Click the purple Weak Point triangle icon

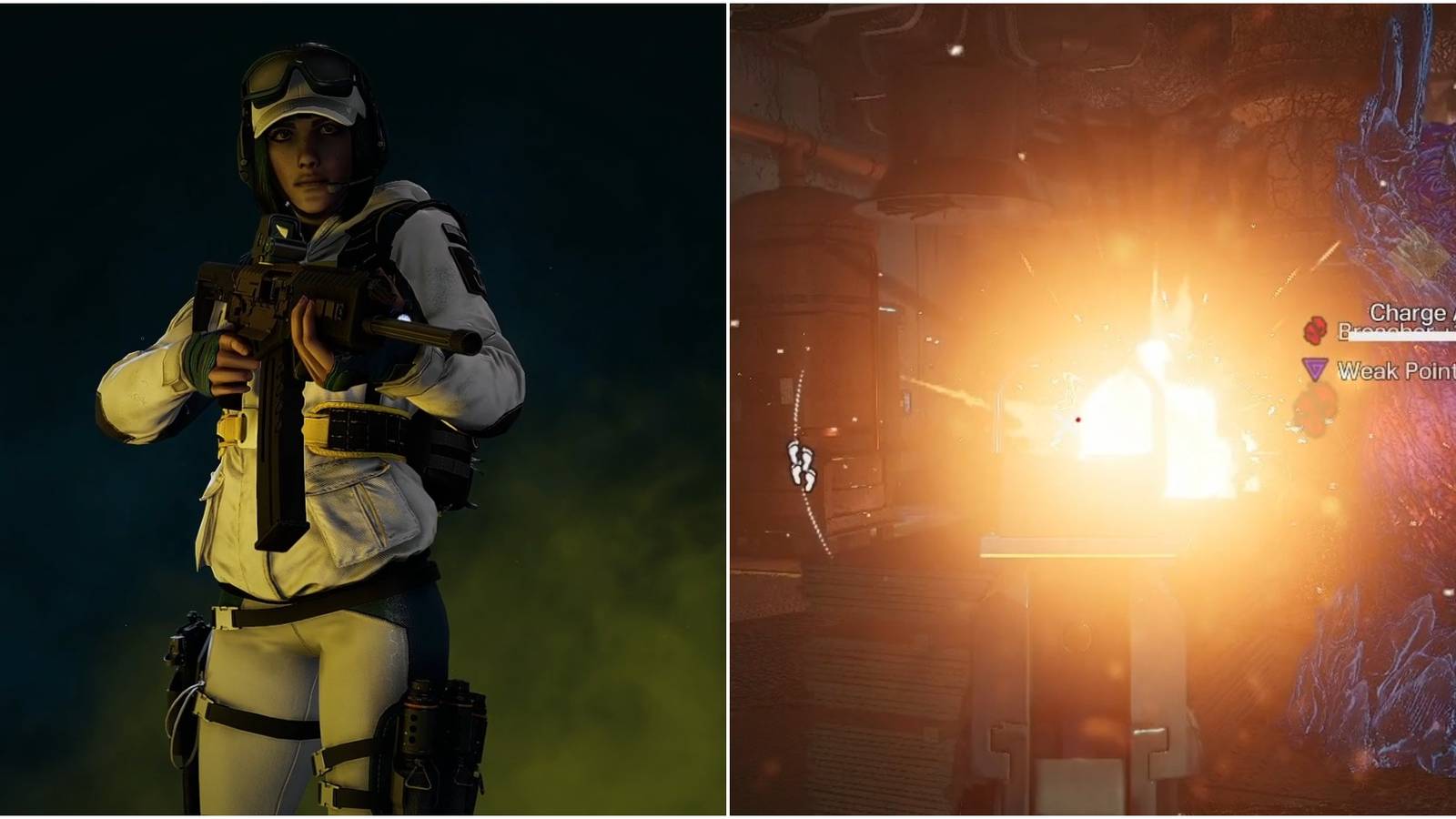tap(1315, 369)
